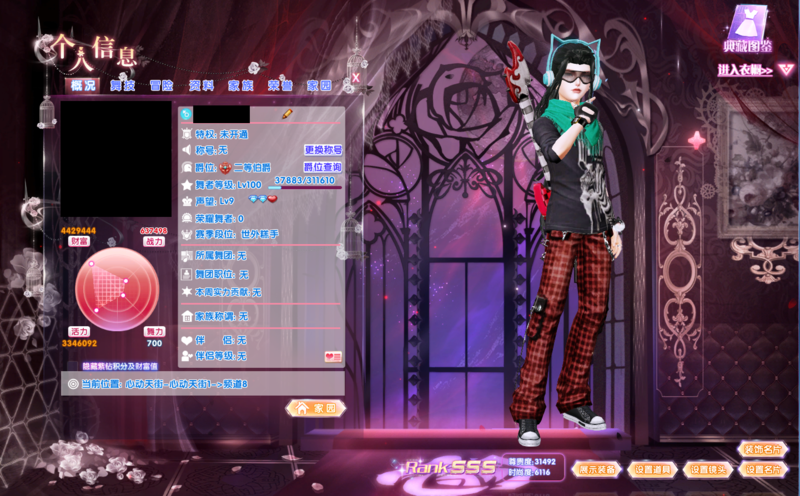Select the 概况 overview tab
The width and height of the screenshot is (800, 496).
coord(84,86)
